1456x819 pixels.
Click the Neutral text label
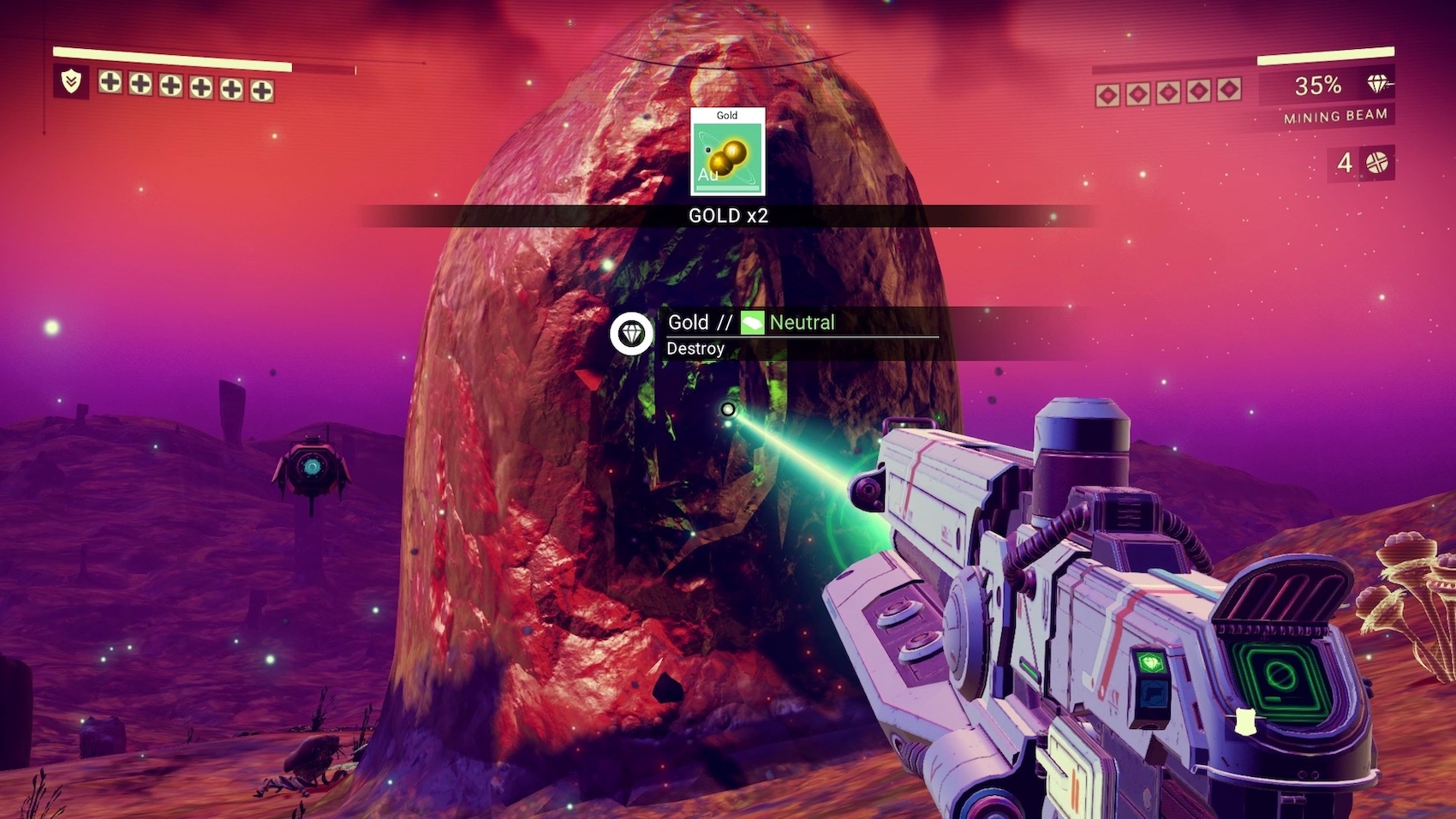pos(802,323)
